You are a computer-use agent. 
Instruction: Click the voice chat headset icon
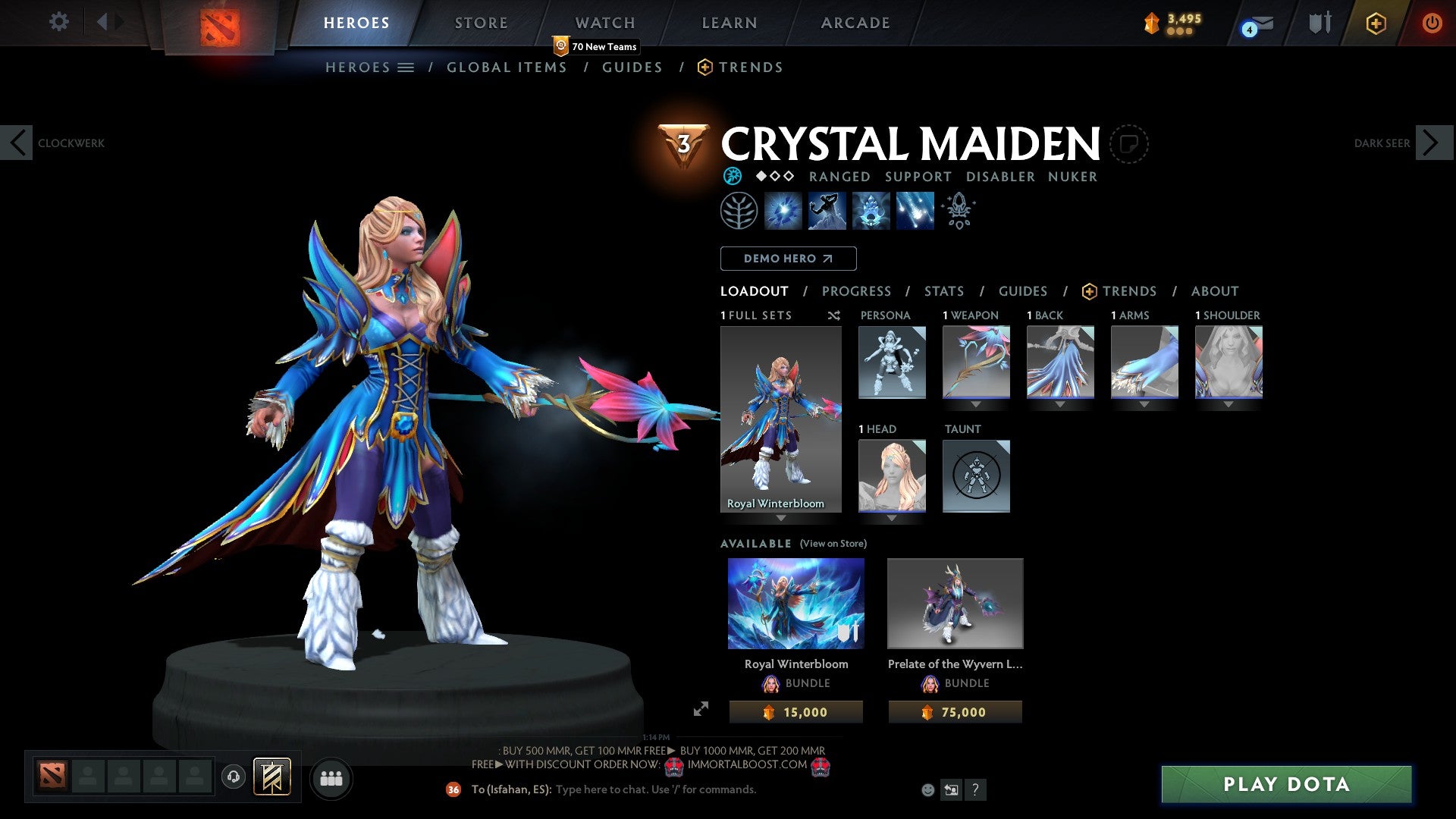233,778
